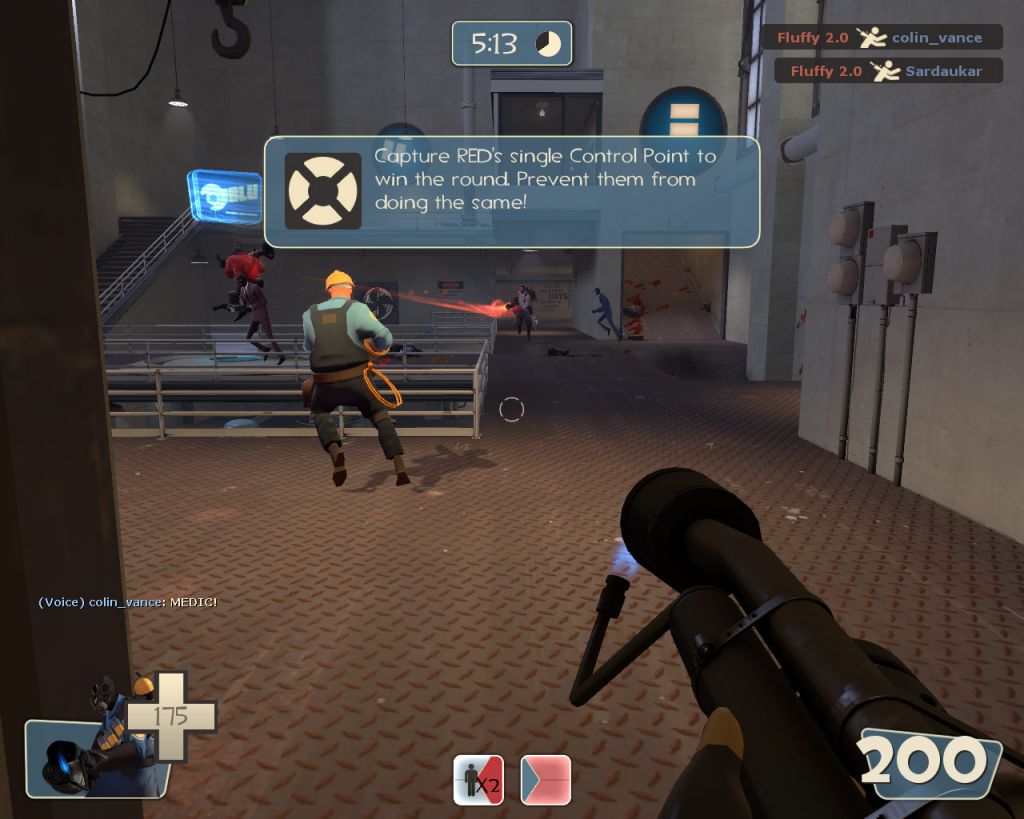Click the BLU control point icon with x2

pyautogui.click(x=478, y=780)
